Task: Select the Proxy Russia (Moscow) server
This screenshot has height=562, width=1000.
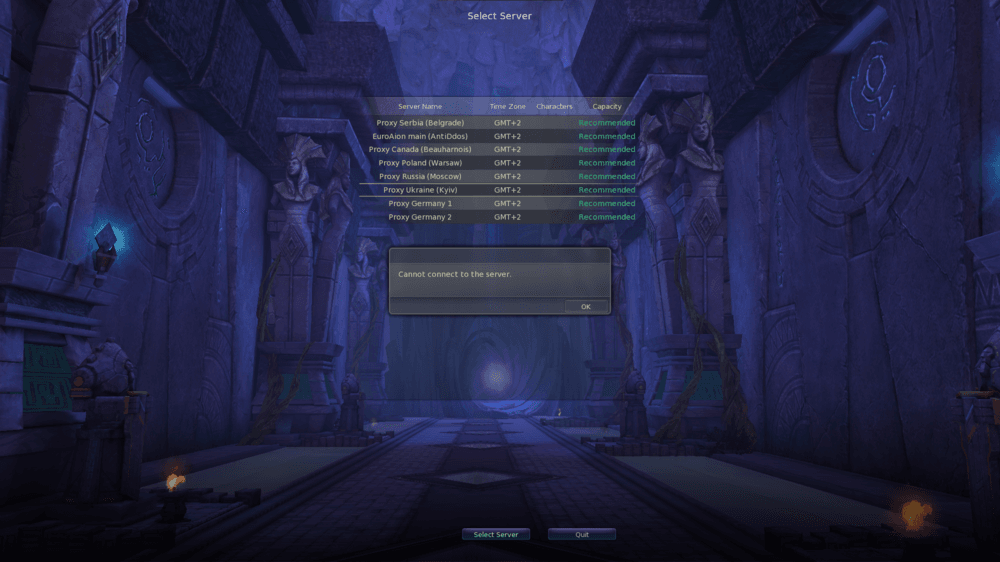Action: (x=420, y=177)
